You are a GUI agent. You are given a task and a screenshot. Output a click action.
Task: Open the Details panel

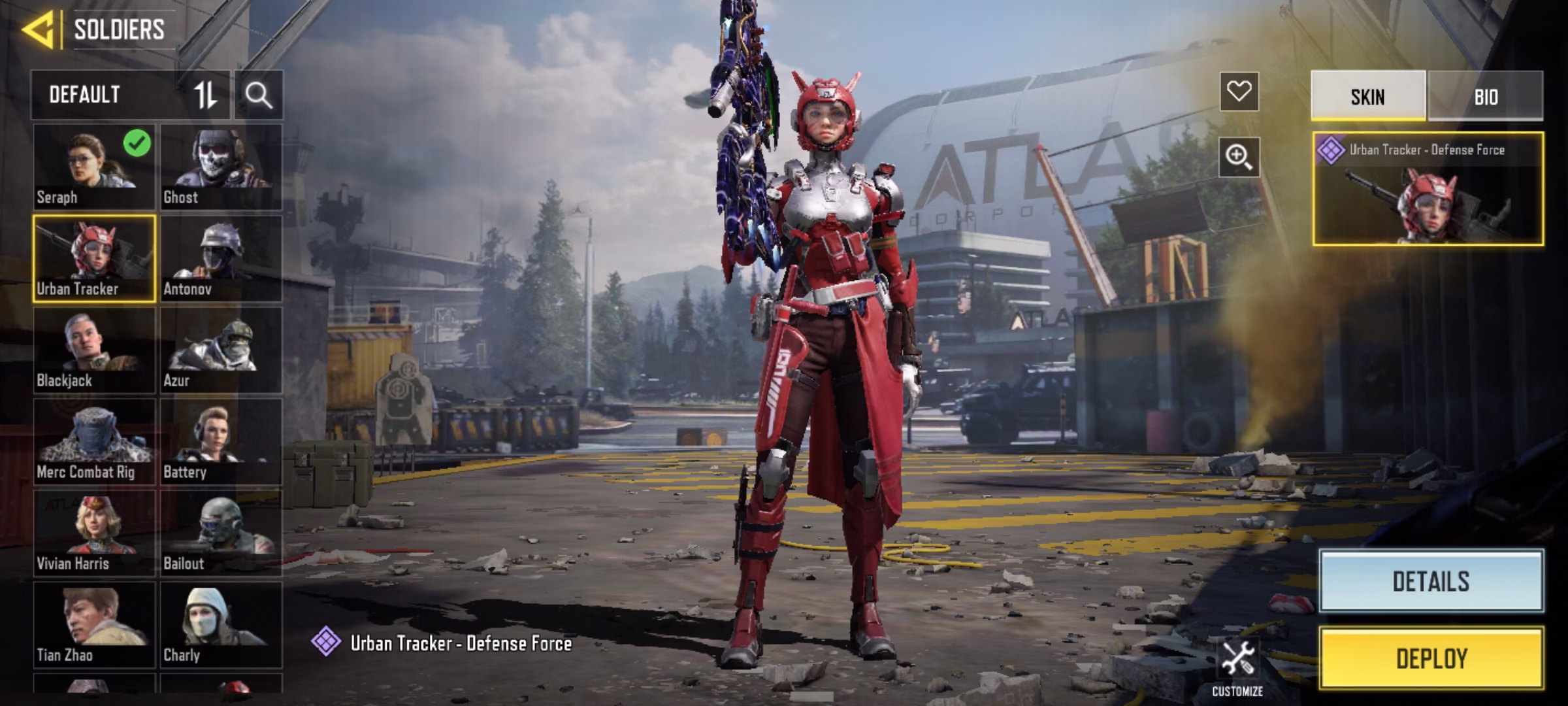(x=1431, y=581)
